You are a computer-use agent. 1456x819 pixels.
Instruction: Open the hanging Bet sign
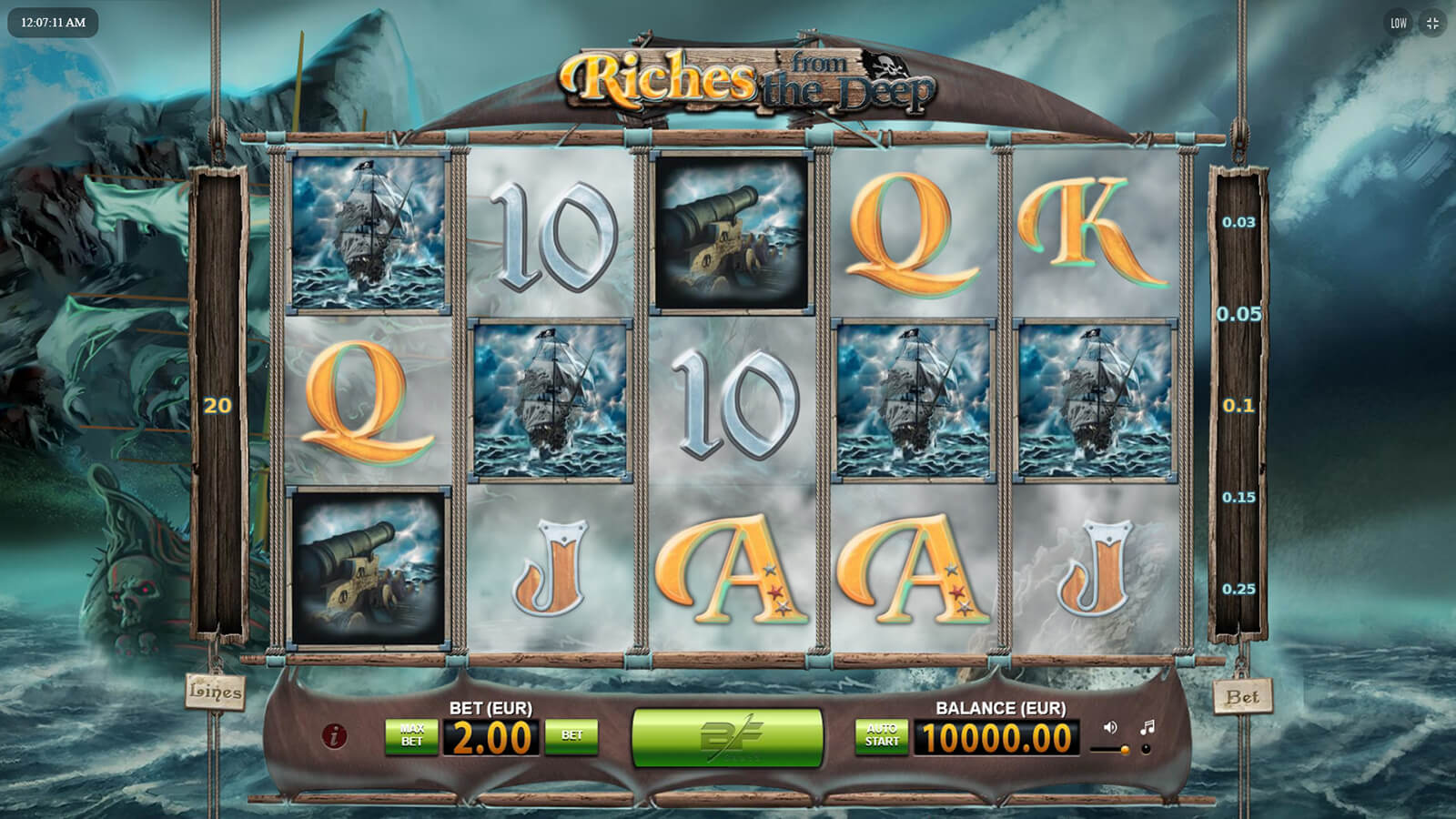point(1242,697)
